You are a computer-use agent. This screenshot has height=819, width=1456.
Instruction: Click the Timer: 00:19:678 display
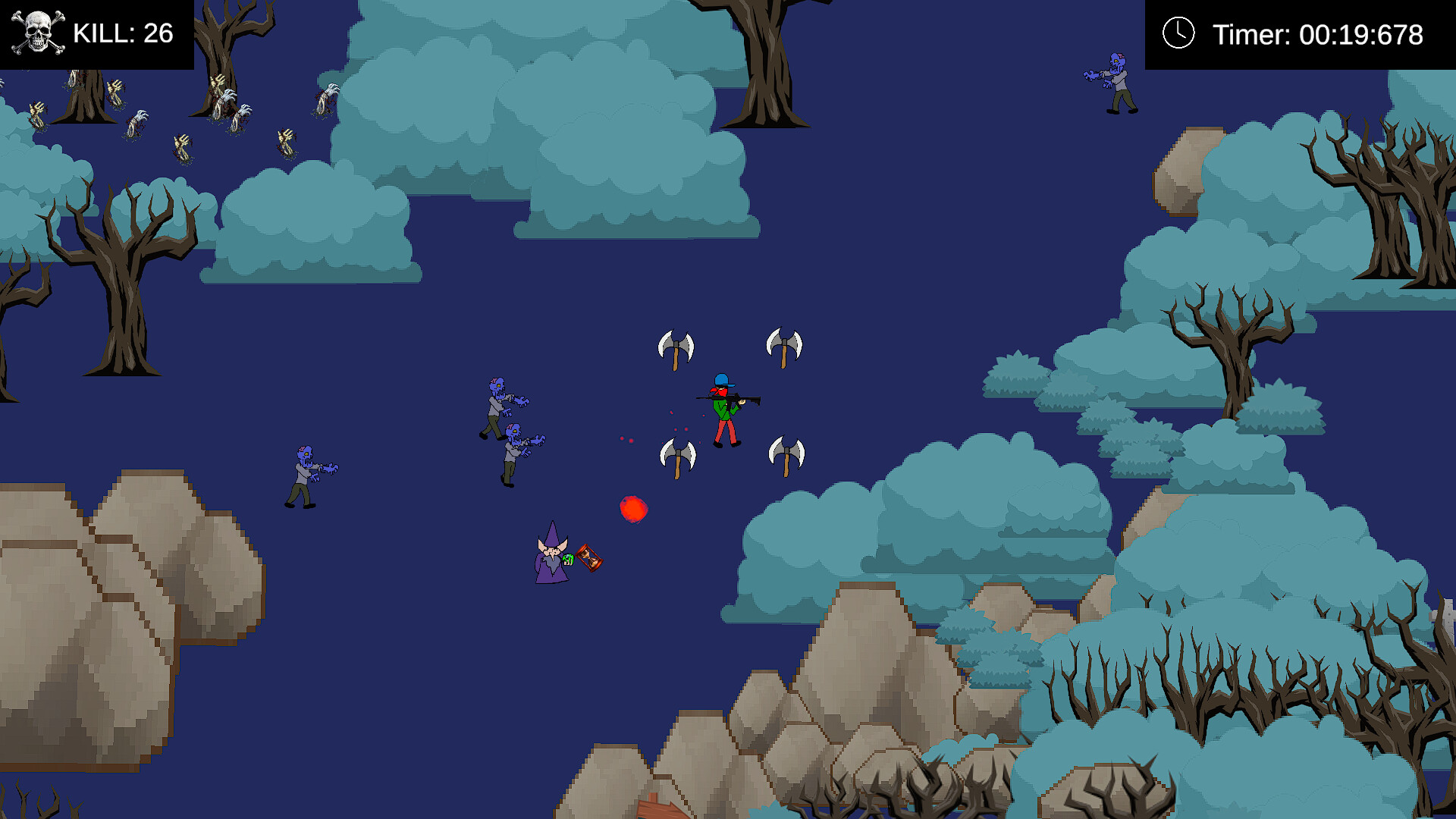1319,33
